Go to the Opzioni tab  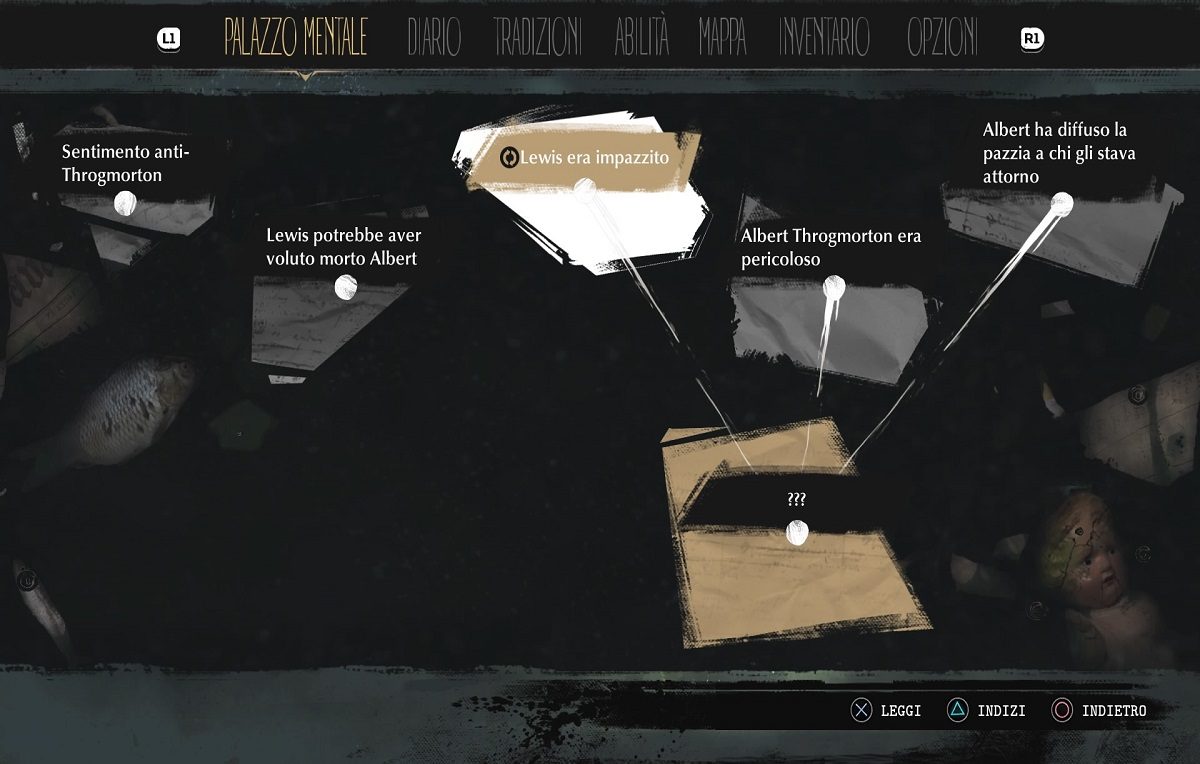(x=942, y=38)
